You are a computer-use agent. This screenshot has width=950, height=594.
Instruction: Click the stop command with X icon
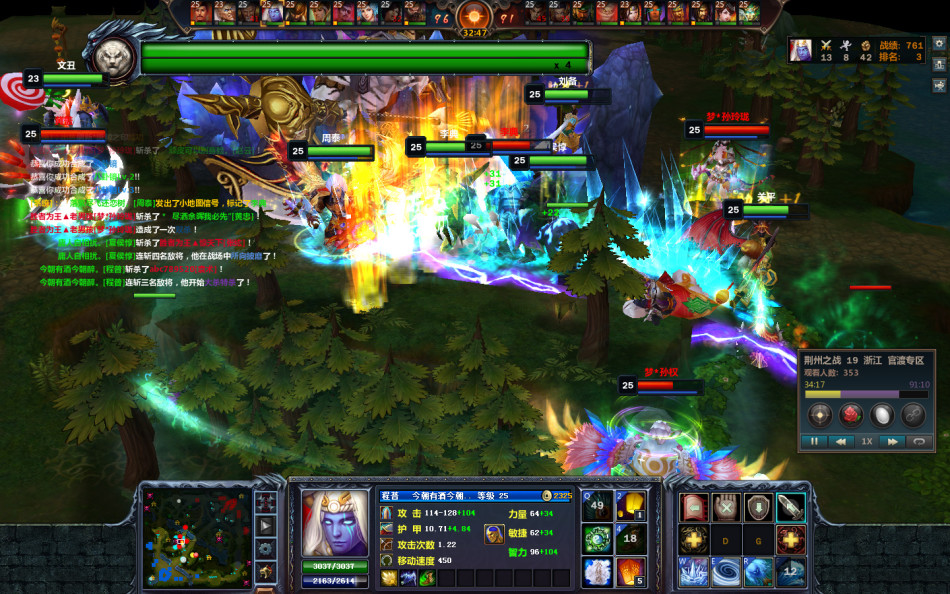[x=726, y=507]
